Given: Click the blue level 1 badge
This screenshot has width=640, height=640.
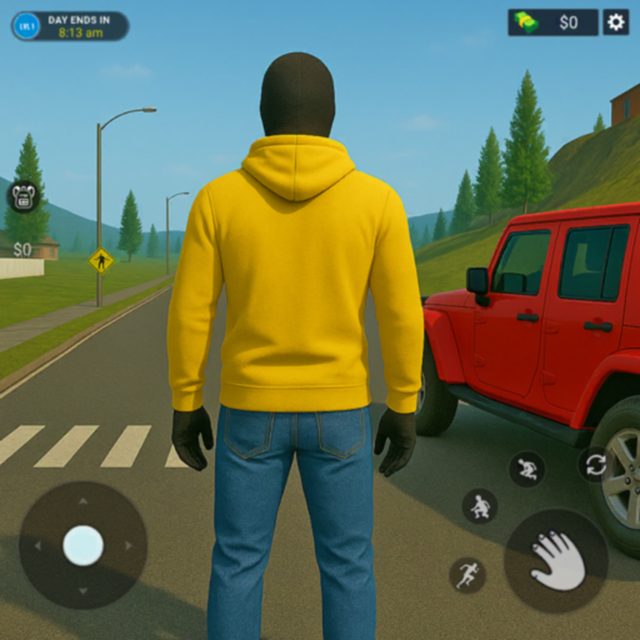Looking at the screenshot, I should (x=27, y=26).
